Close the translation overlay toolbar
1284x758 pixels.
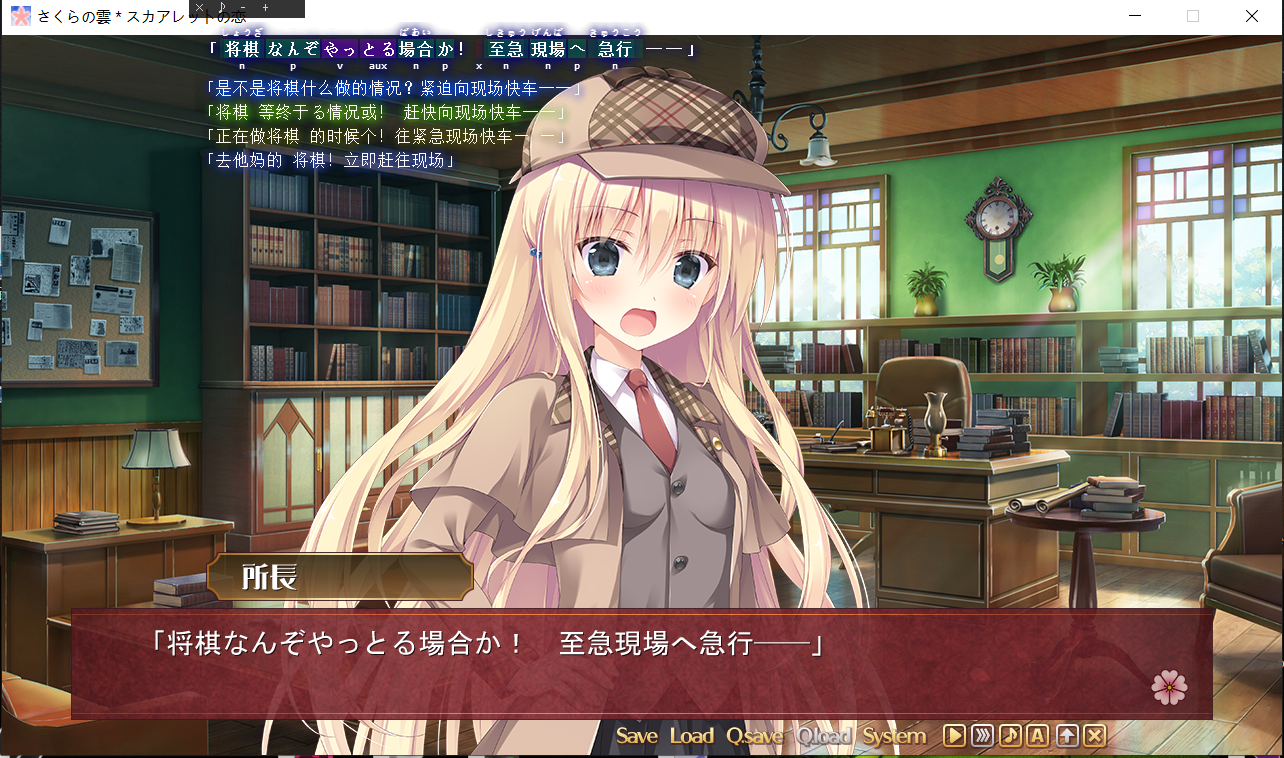pos(200,8)
